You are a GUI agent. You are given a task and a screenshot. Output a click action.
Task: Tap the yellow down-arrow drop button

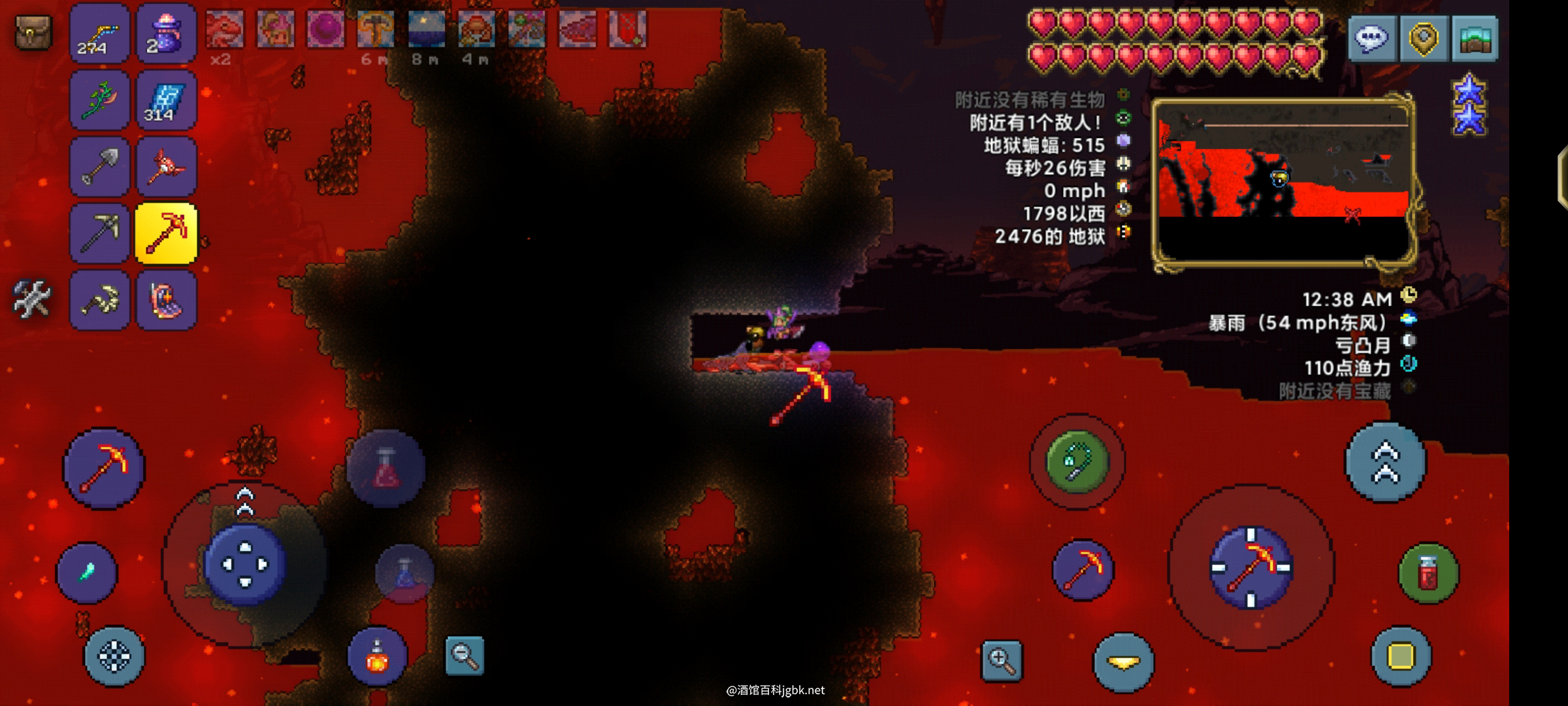coord(1123,662)
